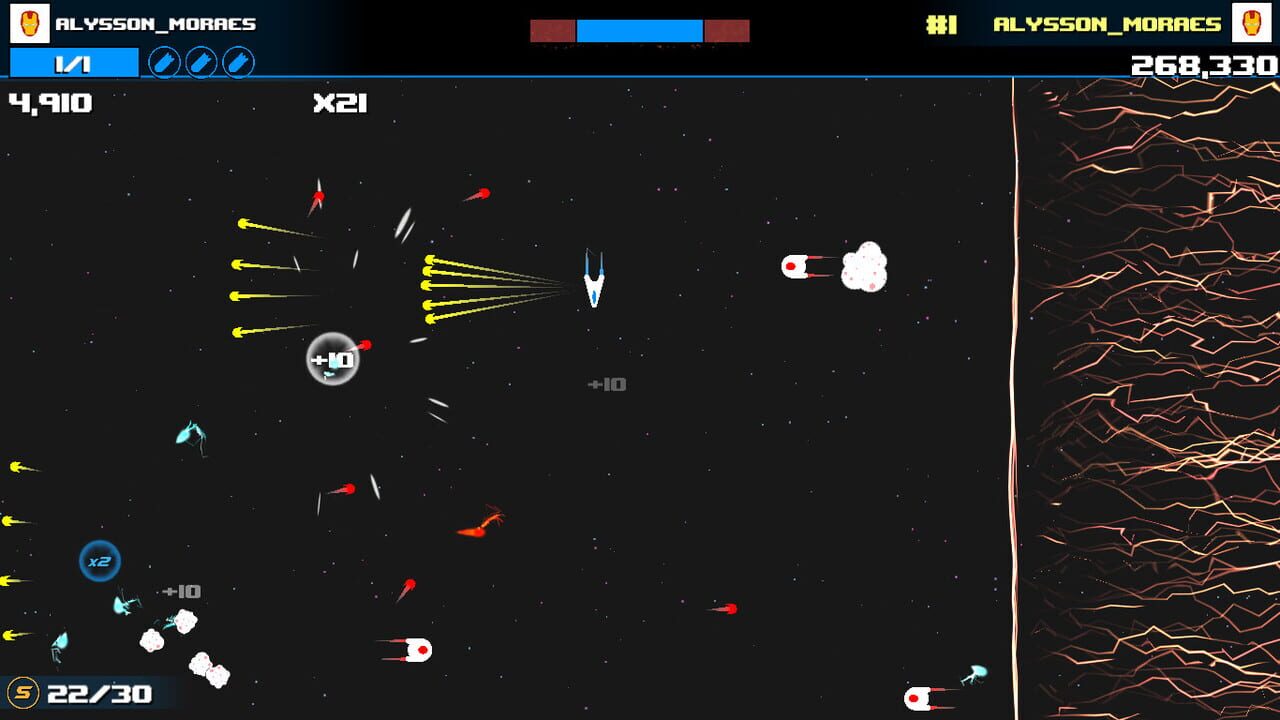Toggle the 1/1 lives indicator bar

pos(72,61)
